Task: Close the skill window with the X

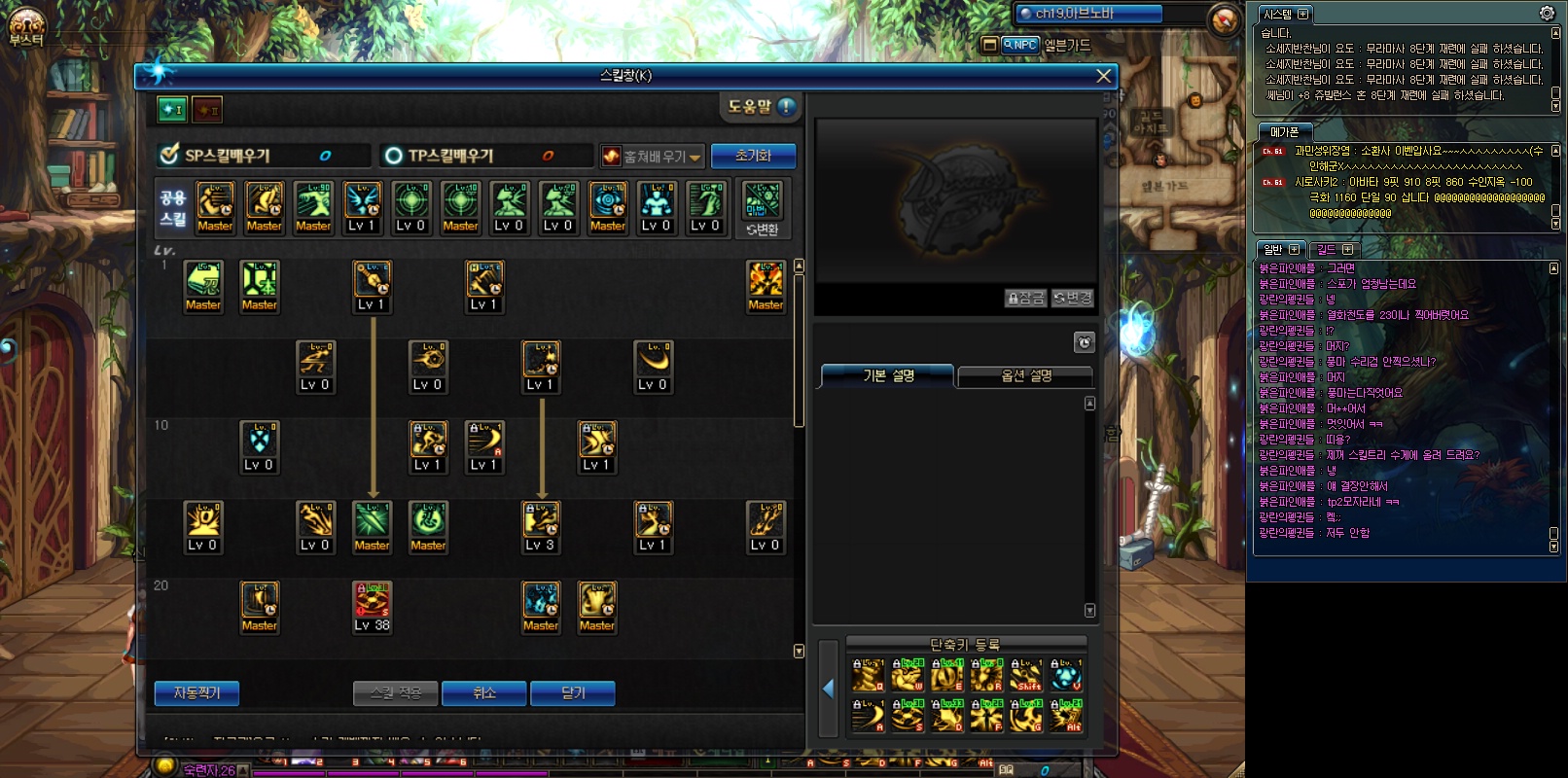Action: click(1103, 76)
